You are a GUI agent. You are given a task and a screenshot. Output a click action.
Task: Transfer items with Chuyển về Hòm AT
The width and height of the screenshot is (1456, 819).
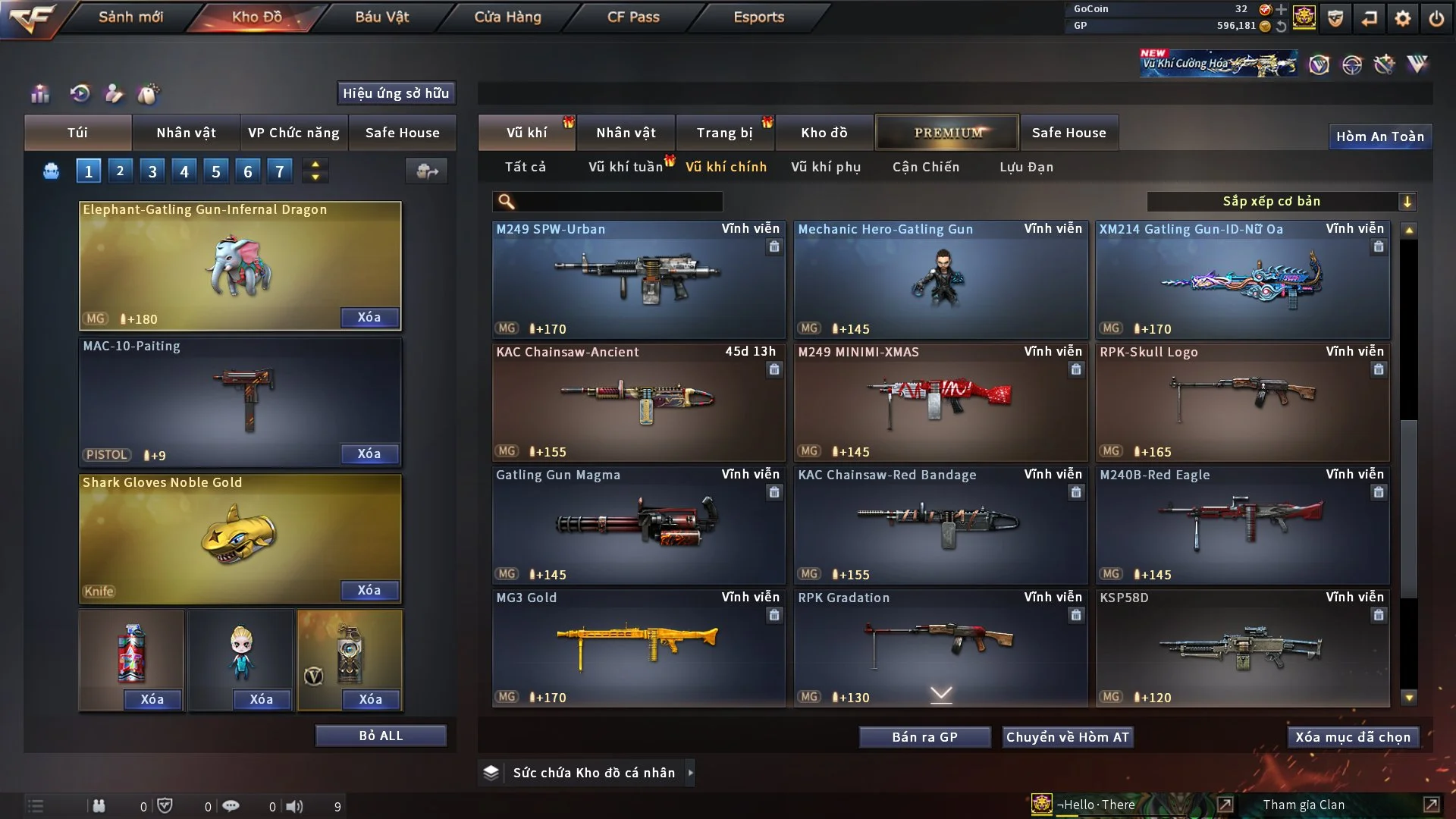[1067, 737]
